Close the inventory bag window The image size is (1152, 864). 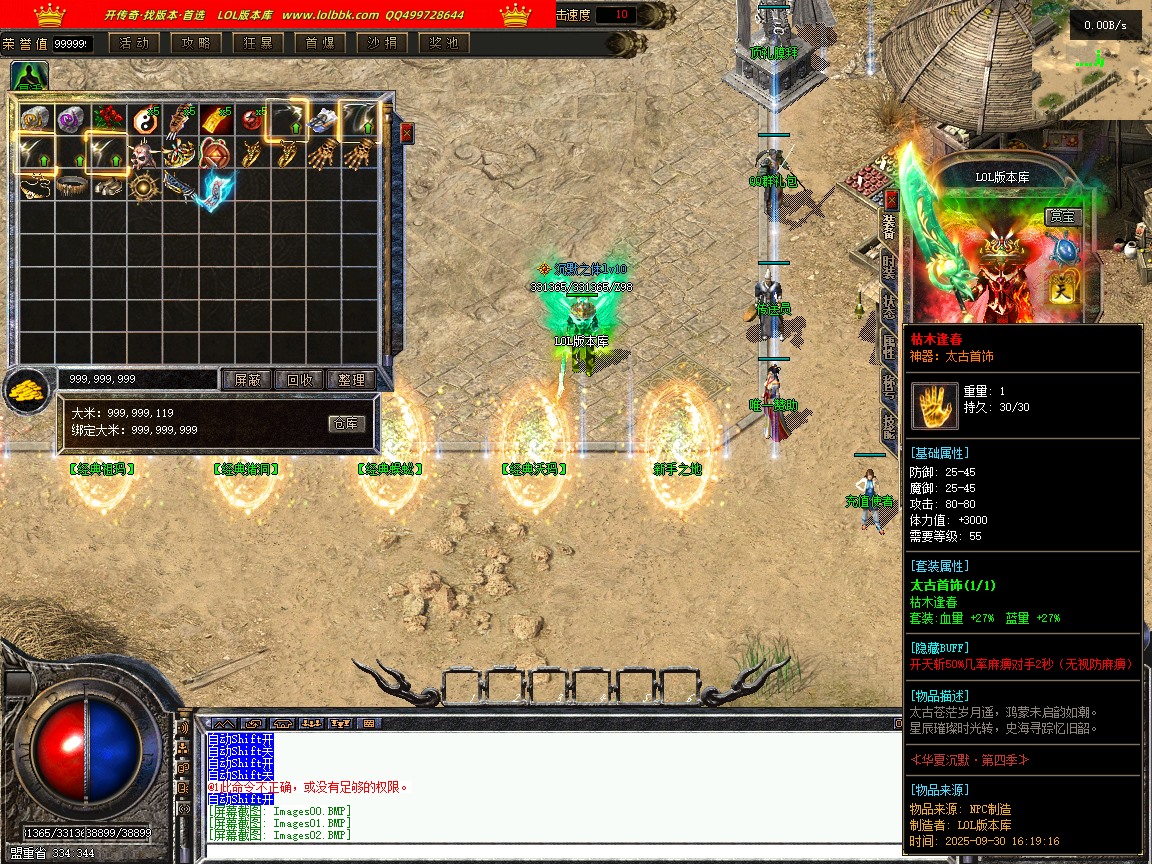click(406, 133)
